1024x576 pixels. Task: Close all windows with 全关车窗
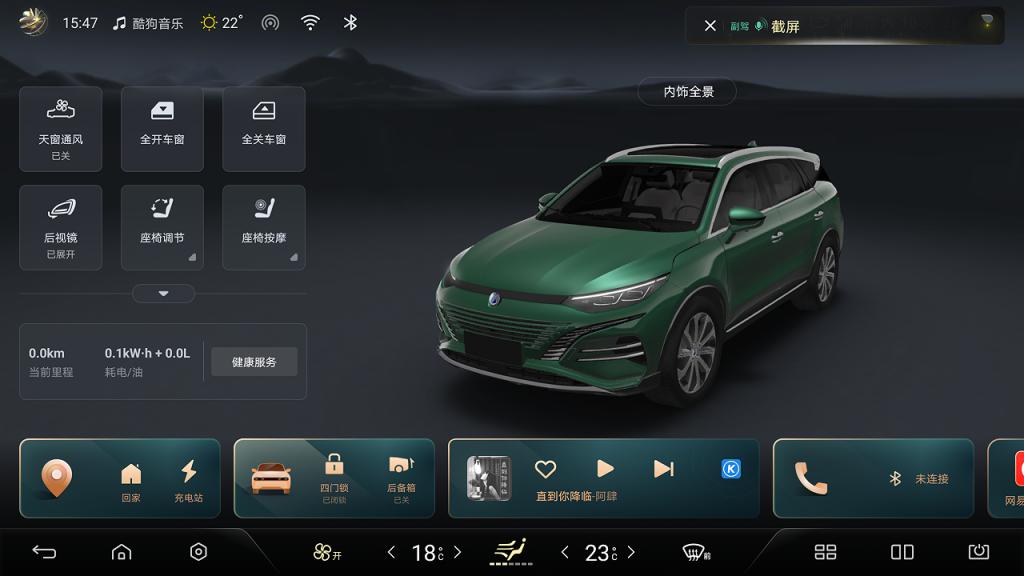tap(264, 128)
